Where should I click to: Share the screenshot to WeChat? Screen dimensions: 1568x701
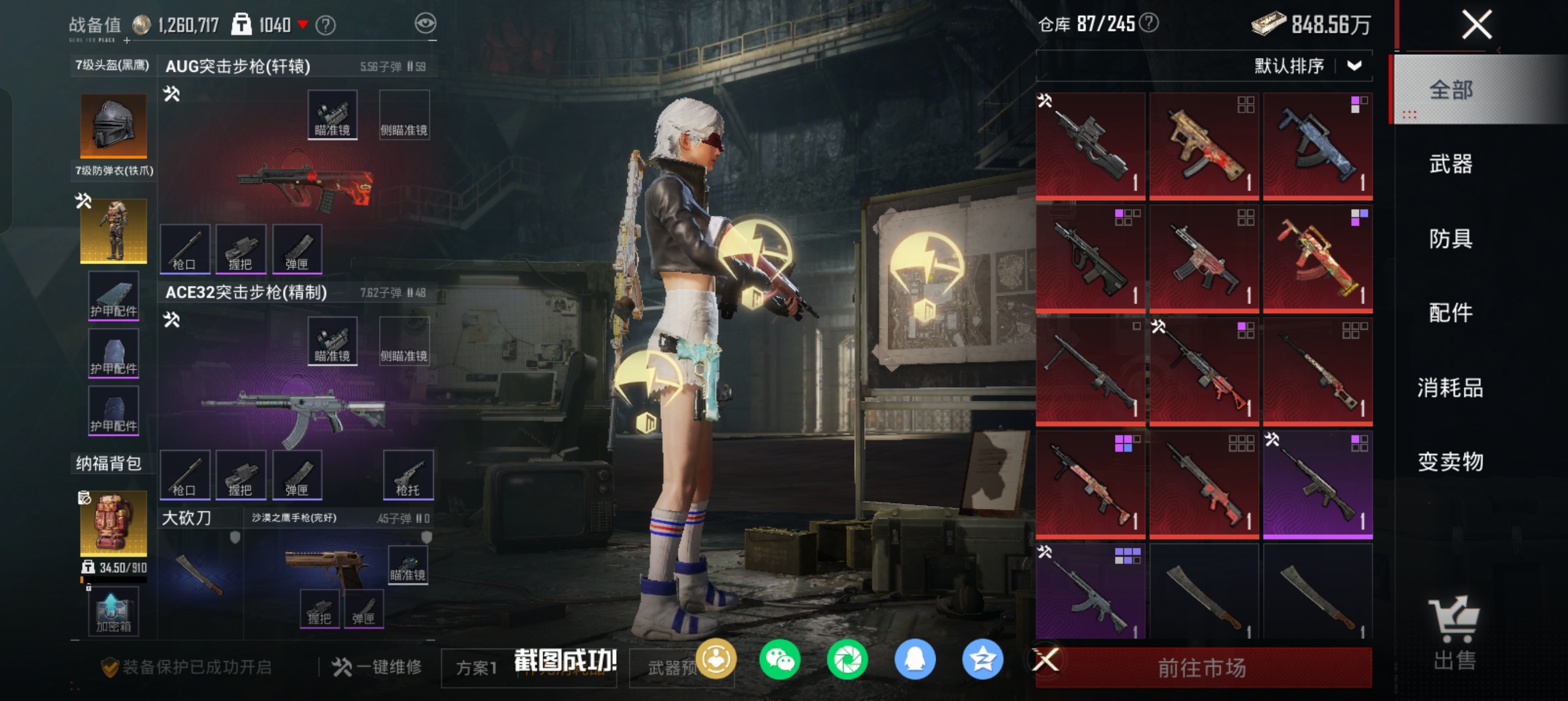click(779, 660)
